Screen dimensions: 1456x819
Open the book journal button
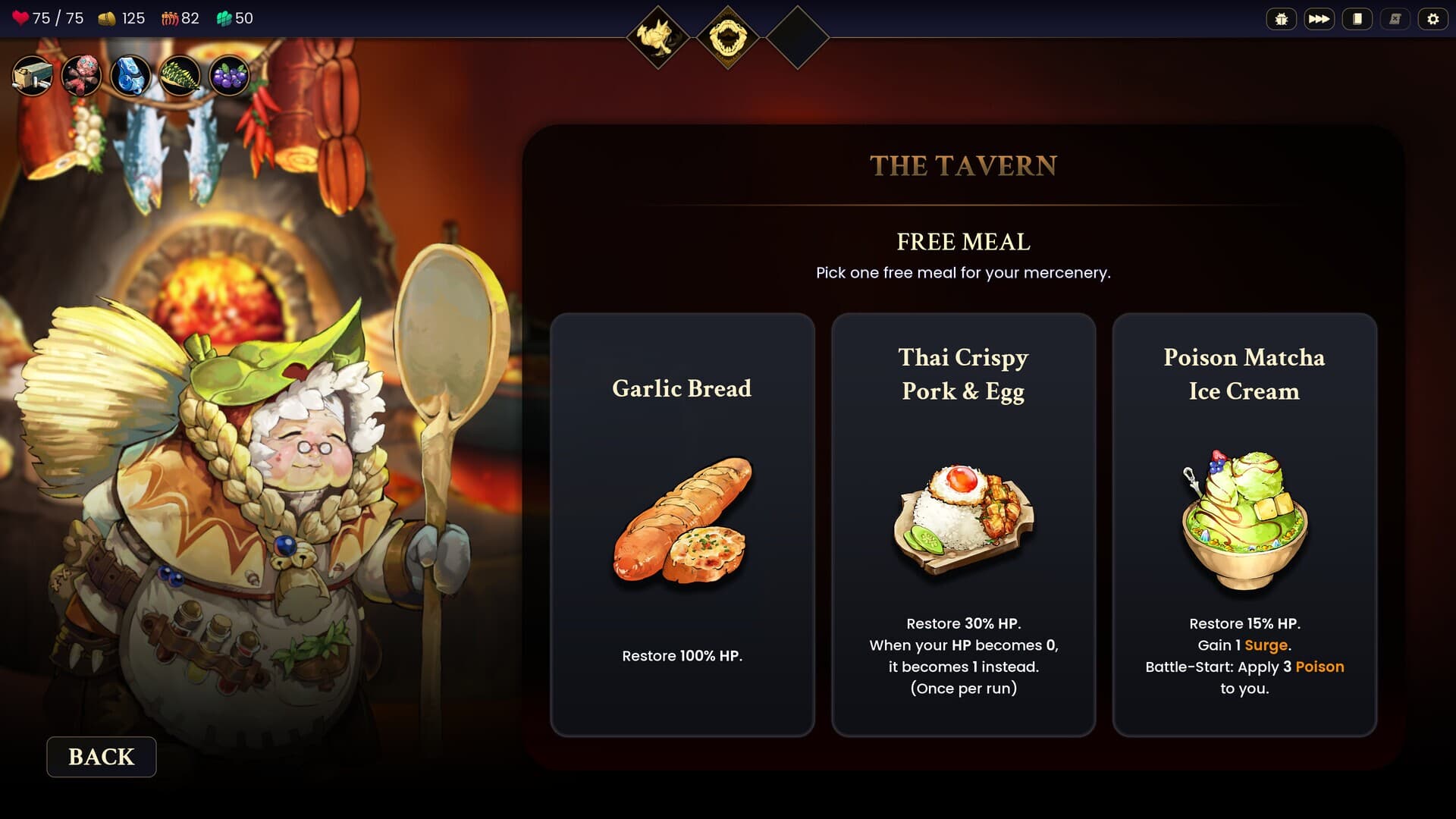1357,19
